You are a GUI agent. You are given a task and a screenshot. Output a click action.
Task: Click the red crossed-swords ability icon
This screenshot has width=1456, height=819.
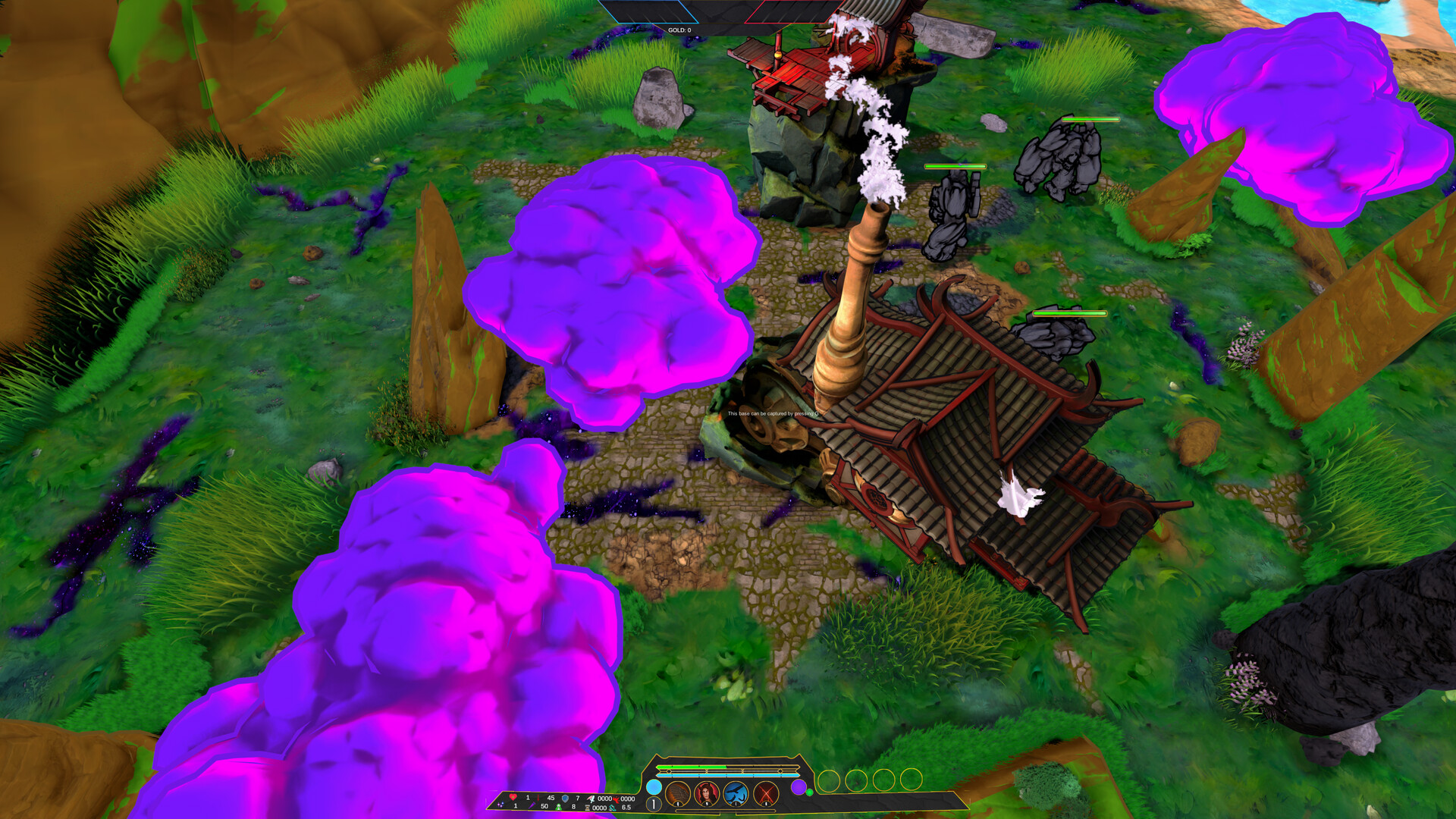coord(766,794)
